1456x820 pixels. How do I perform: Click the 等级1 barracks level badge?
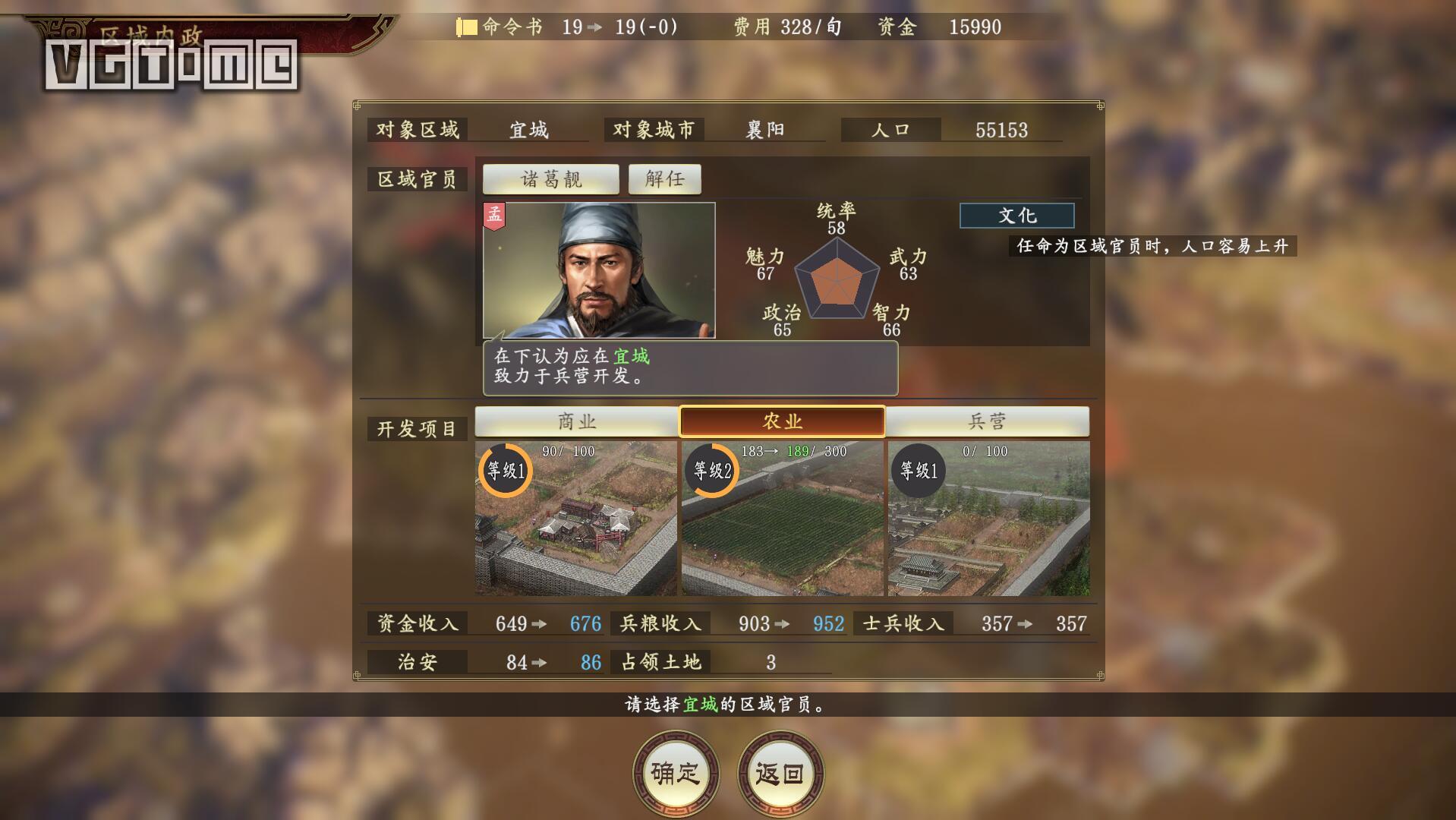918,469
